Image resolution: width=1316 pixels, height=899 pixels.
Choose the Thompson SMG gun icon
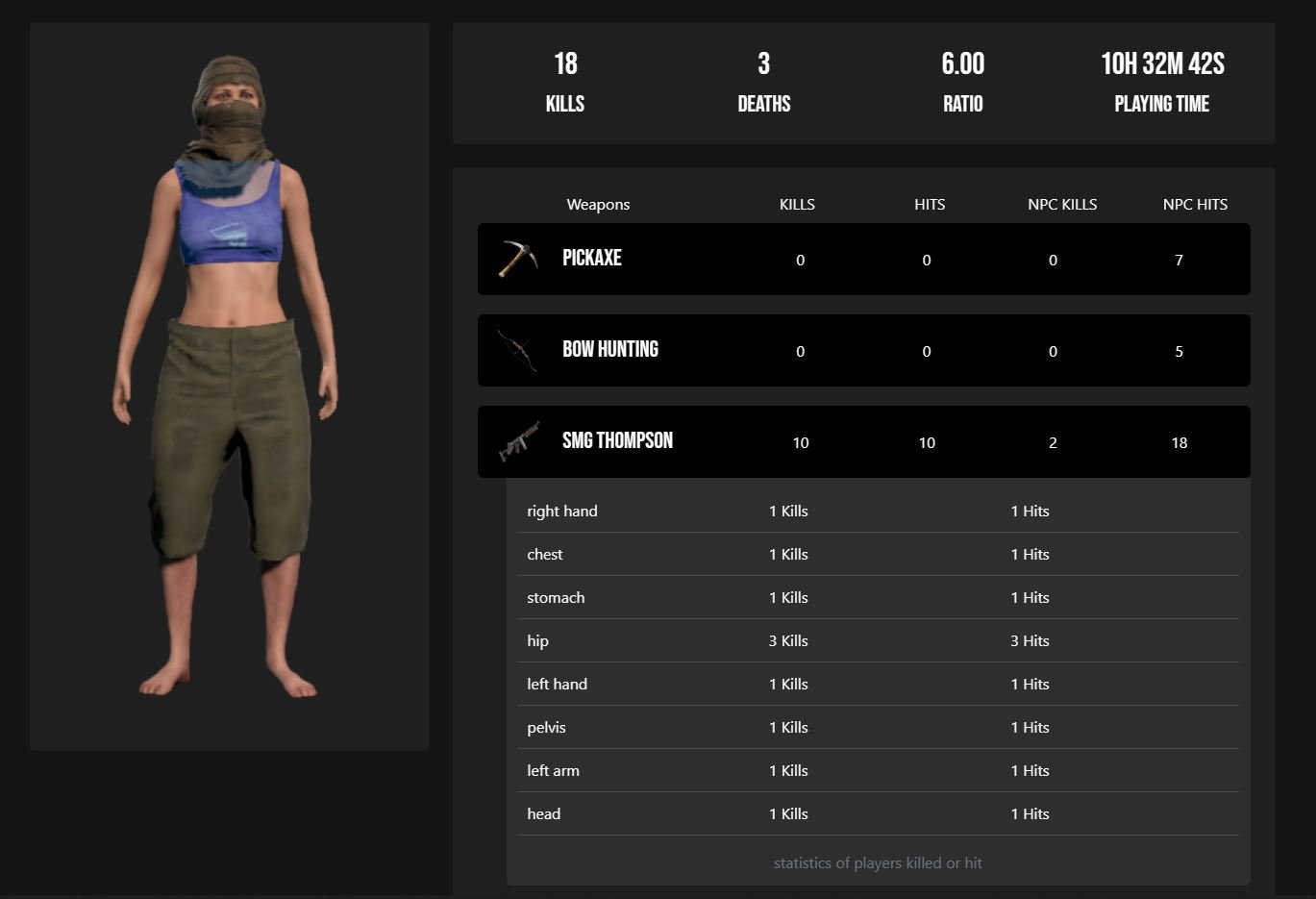point(519,442)
